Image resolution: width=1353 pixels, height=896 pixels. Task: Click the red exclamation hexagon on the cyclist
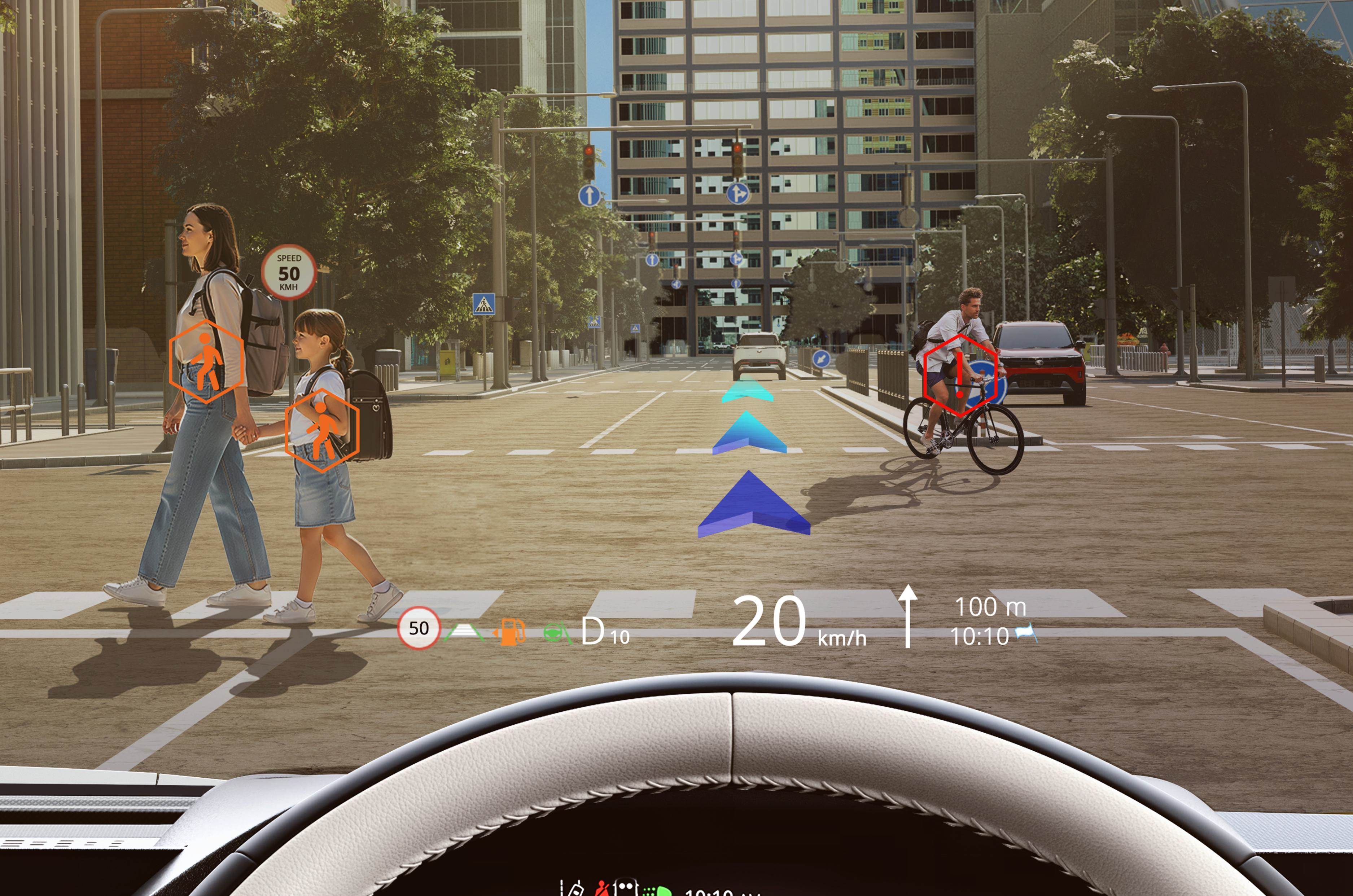coord(960,375)
